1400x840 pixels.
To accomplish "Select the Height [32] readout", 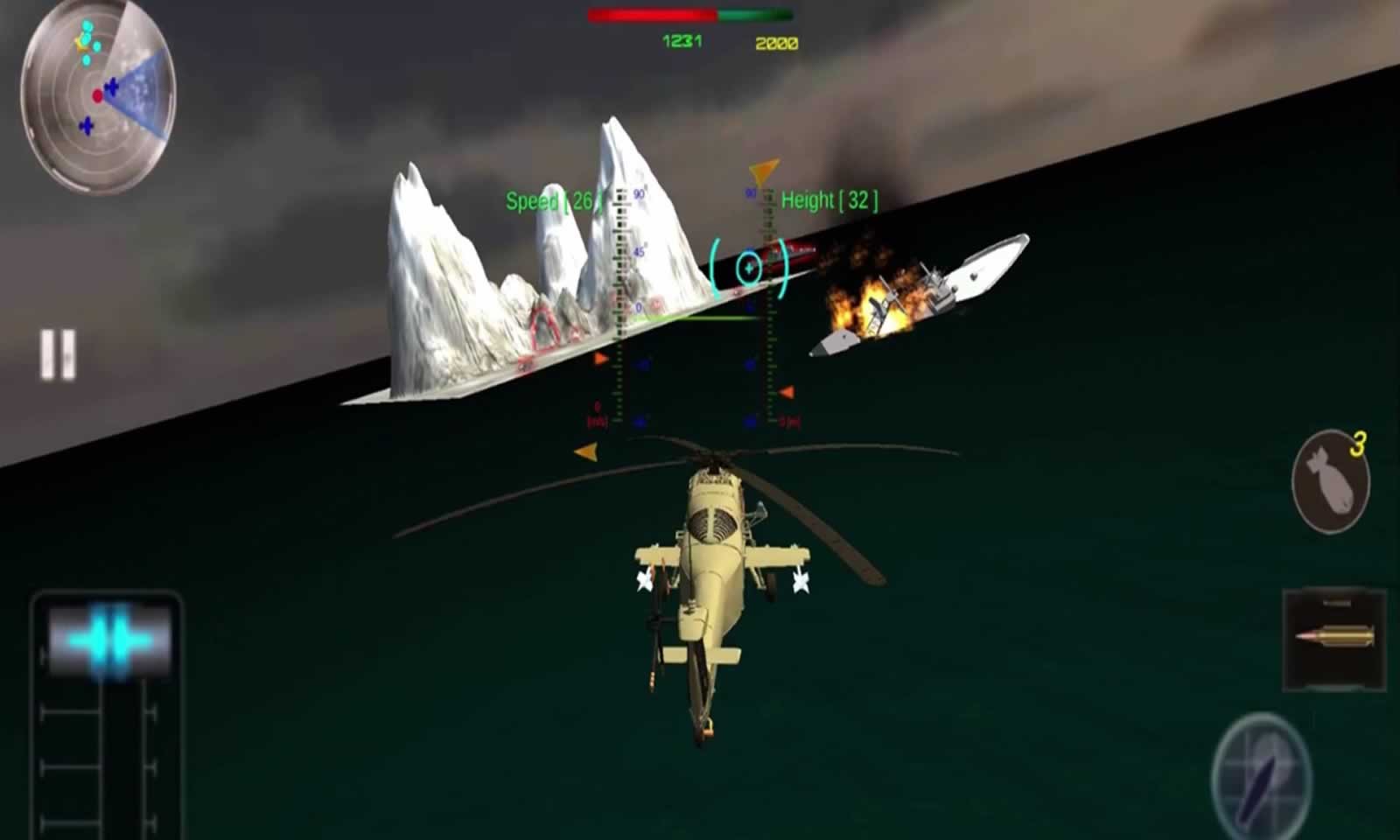I will point(828,199).
